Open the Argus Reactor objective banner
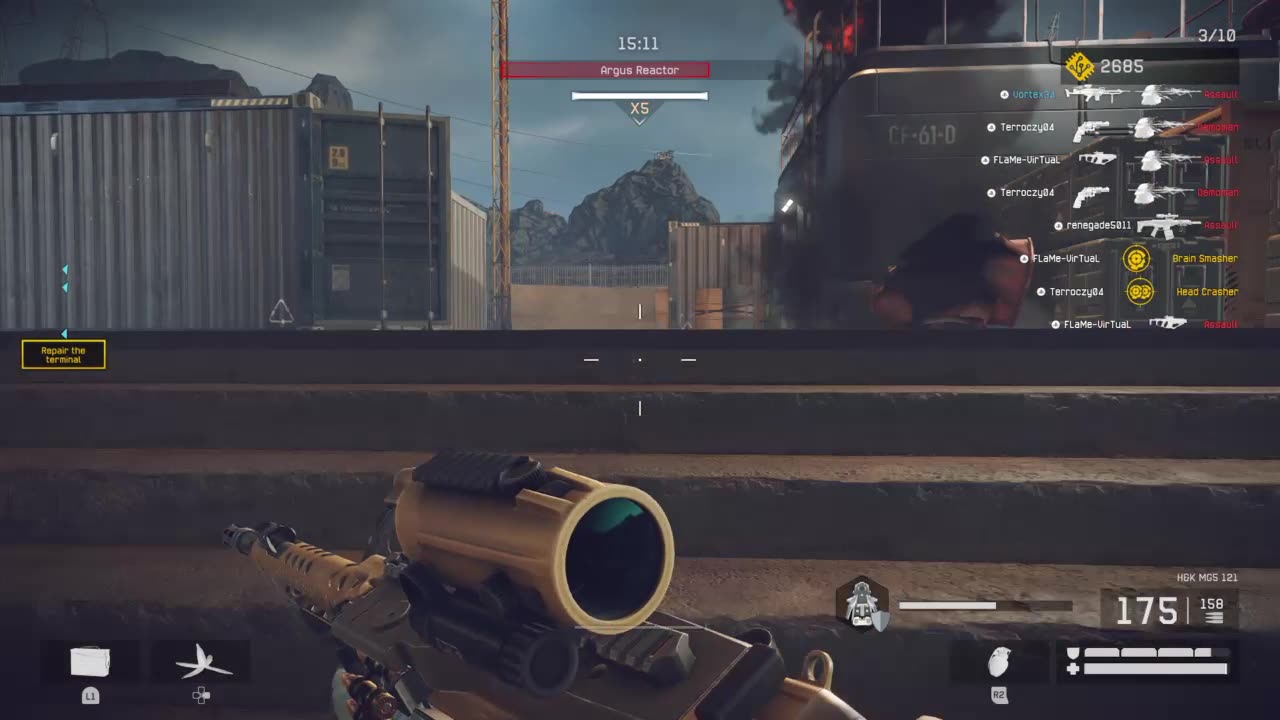Image resolution: width=1280 pixels, height=720 pixels. click(639, 70)
